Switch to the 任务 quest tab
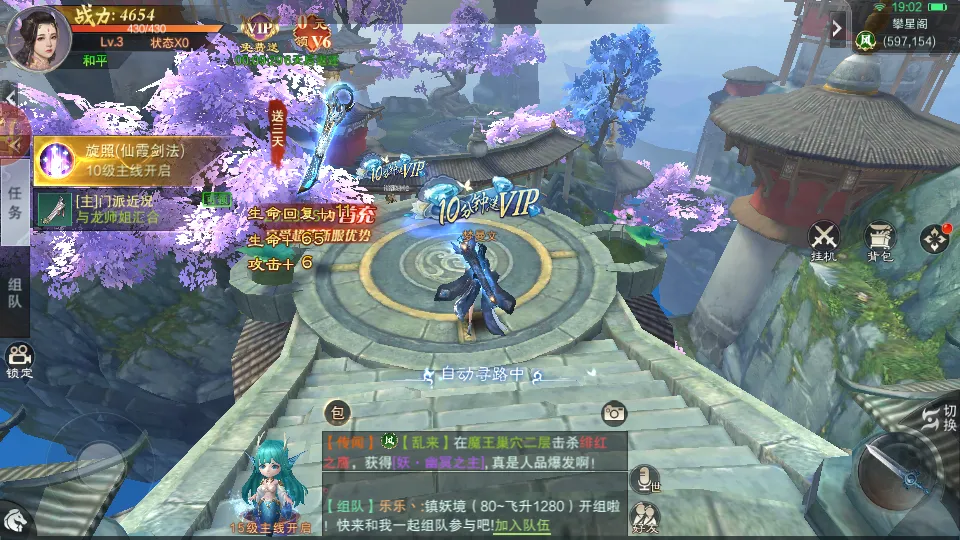The image size is (960, 540). click(x=15, y=200)
